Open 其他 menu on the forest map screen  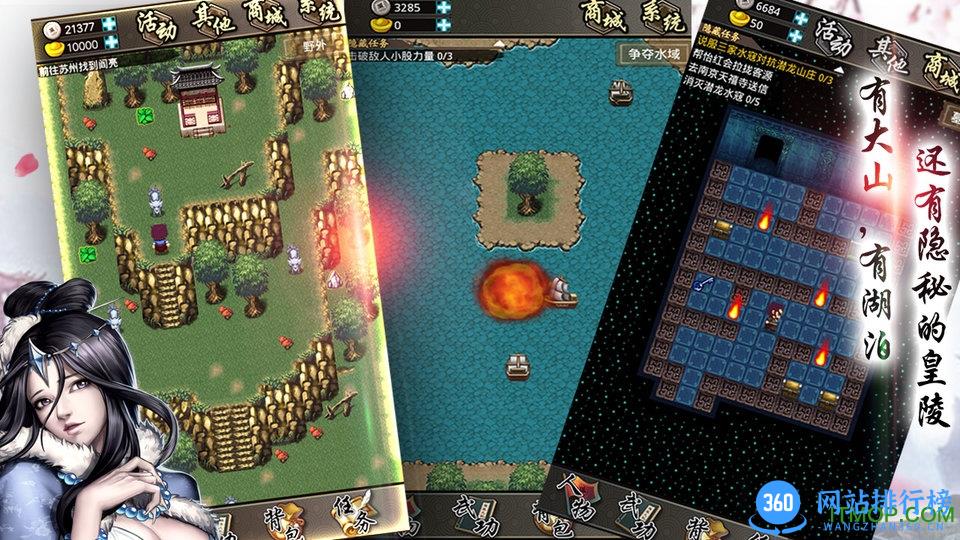[212, 22]
